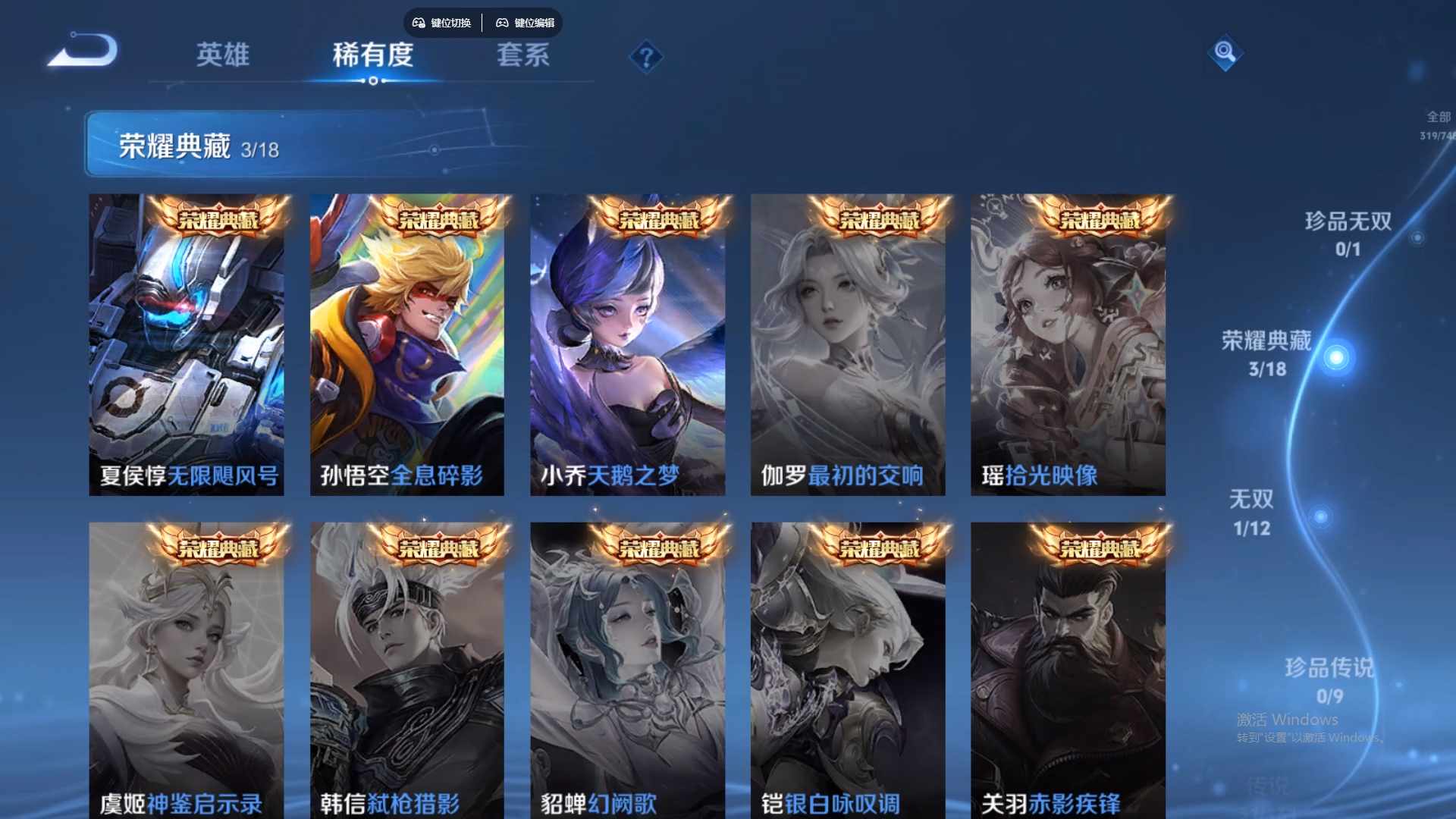Choose the 韩信 弑枪猎影 skin card
Screen dimensions: 1456x819
pos(407,671)
